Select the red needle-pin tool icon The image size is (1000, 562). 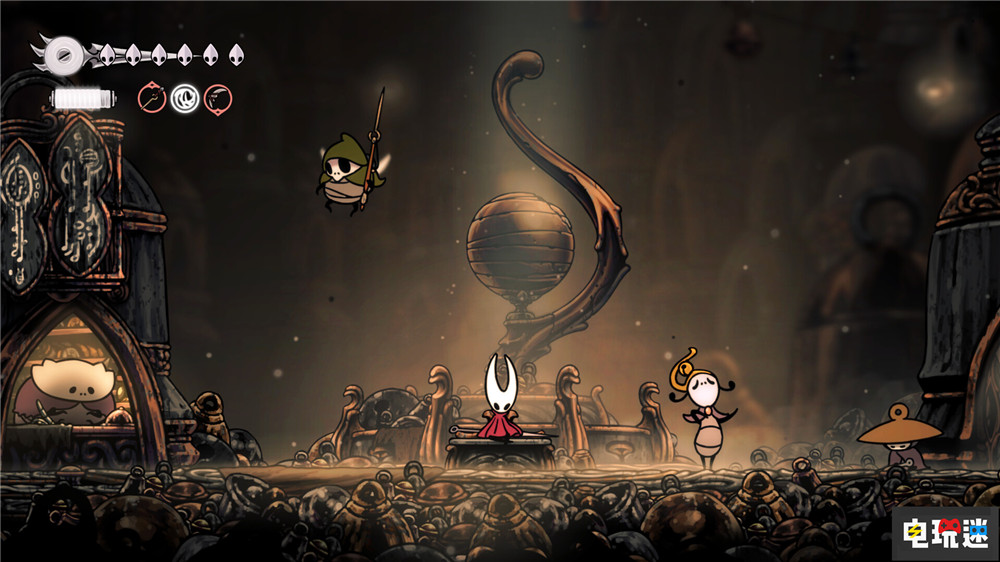(x=152, y=98)
